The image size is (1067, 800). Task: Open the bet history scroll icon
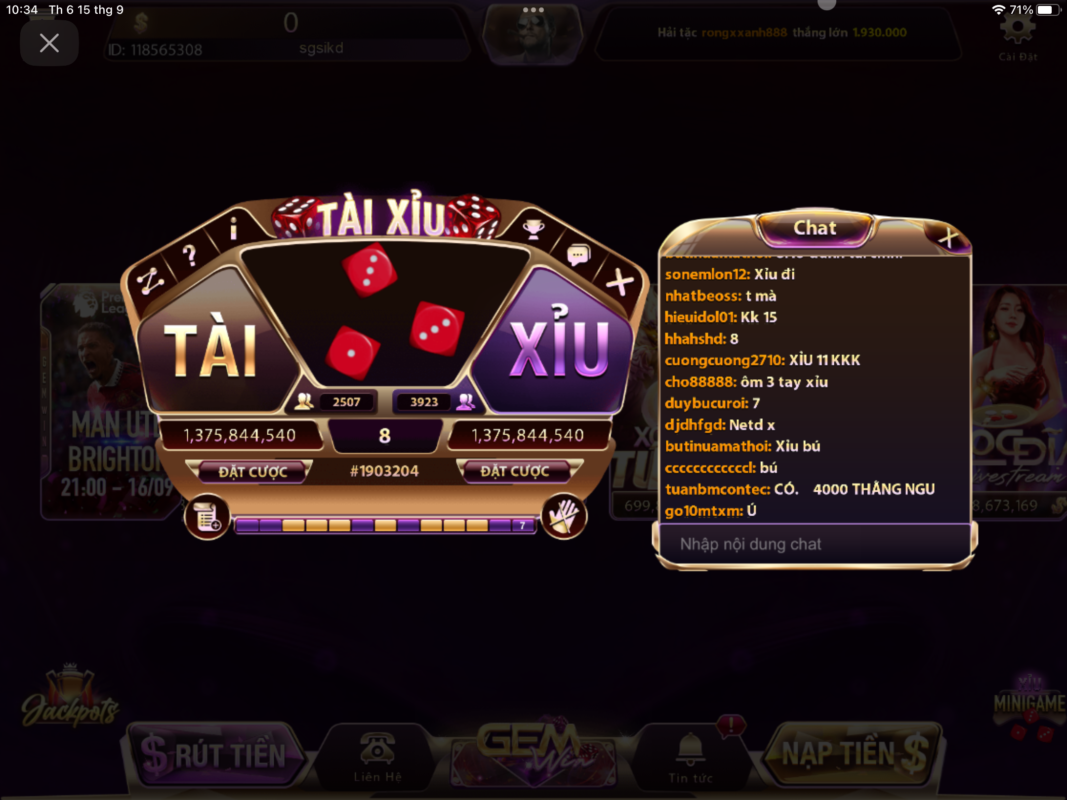tap(207, 517)
